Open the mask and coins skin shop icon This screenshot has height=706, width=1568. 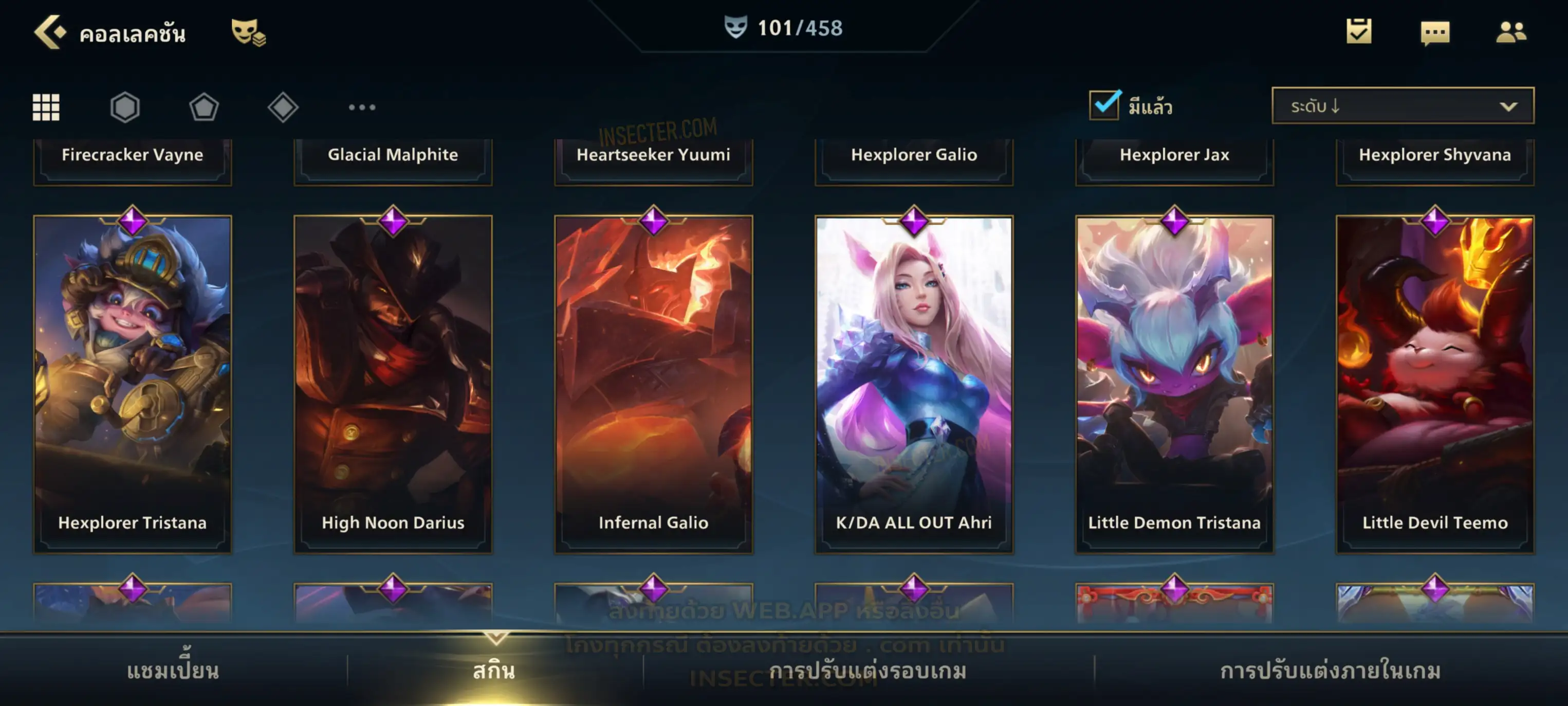[x=248, y=32]
